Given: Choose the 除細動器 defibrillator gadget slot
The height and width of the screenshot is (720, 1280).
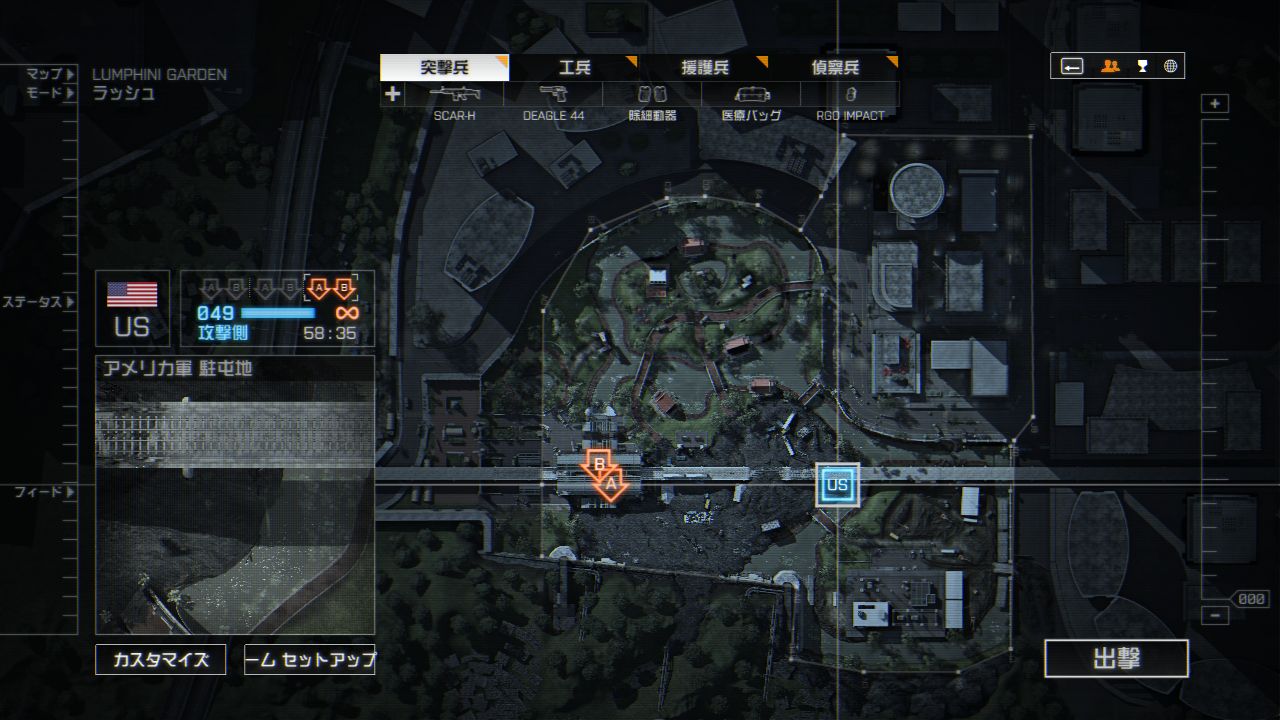Looking at the screenshot, I should click(x=652, y=100).
